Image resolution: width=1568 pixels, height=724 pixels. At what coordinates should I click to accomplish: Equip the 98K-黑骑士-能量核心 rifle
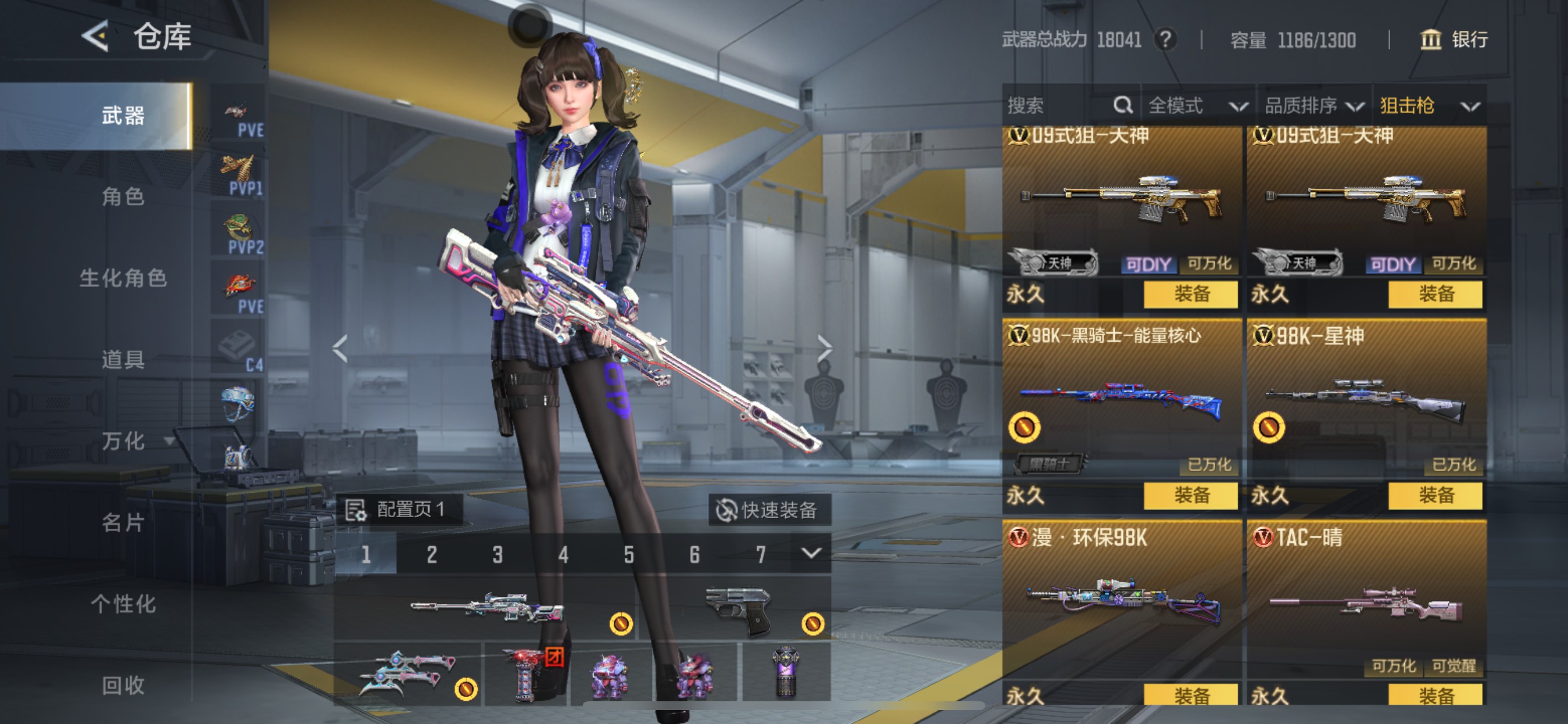[1190, 495]
